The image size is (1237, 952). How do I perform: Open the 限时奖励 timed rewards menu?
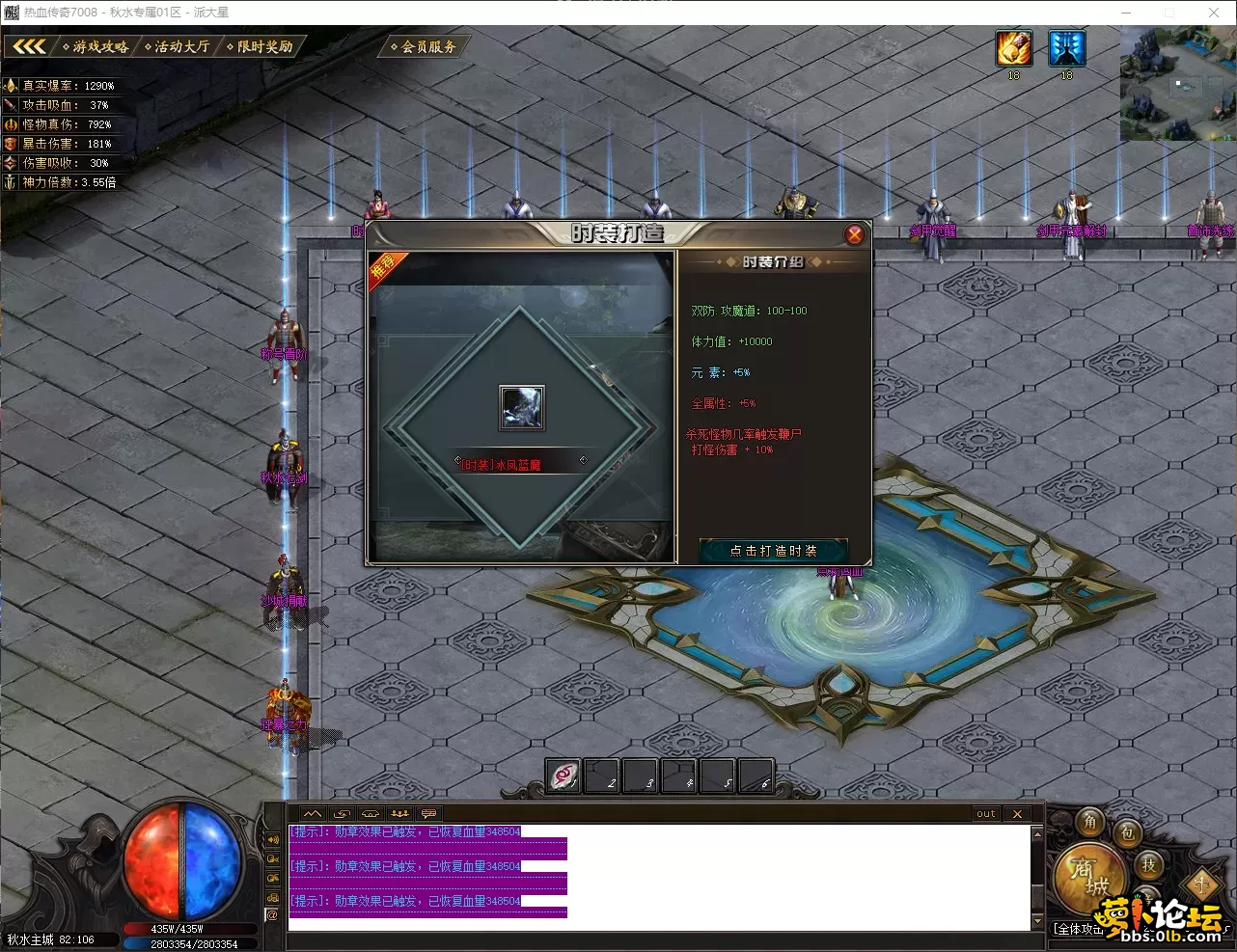(261, 46)
